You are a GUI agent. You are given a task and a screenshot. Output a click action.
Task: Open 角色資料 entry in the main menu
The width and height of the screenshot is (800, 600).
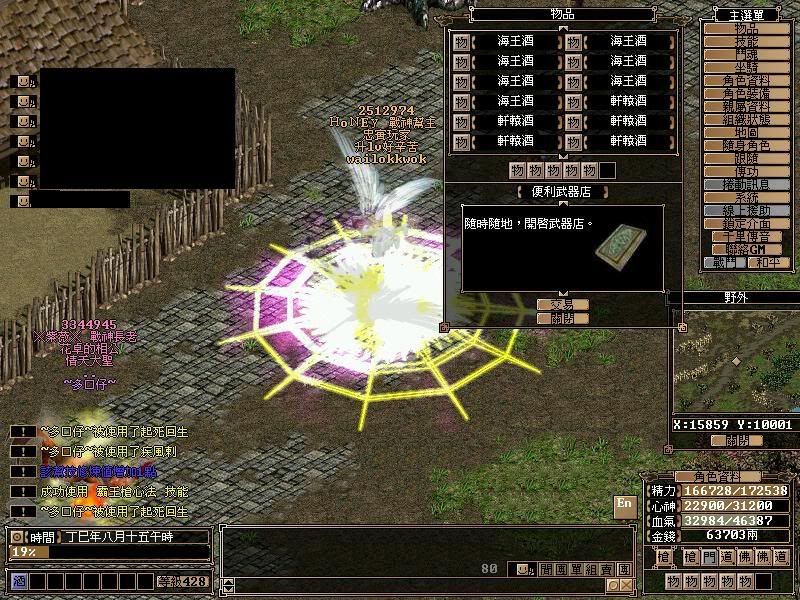tap(740, 81)
